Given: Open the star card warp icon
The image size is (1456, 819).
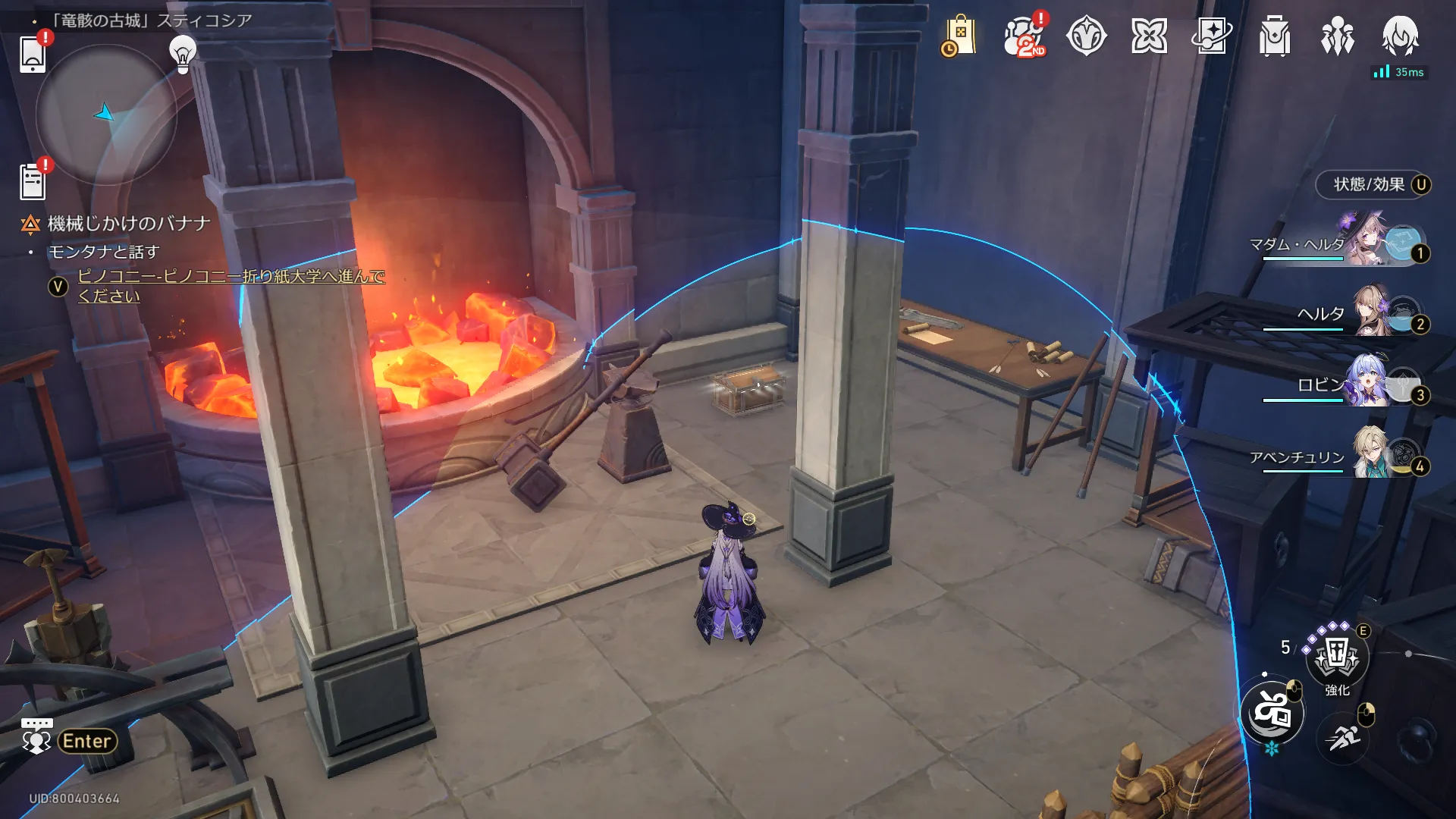Looking at the screenshot, I should (1212, 36).
